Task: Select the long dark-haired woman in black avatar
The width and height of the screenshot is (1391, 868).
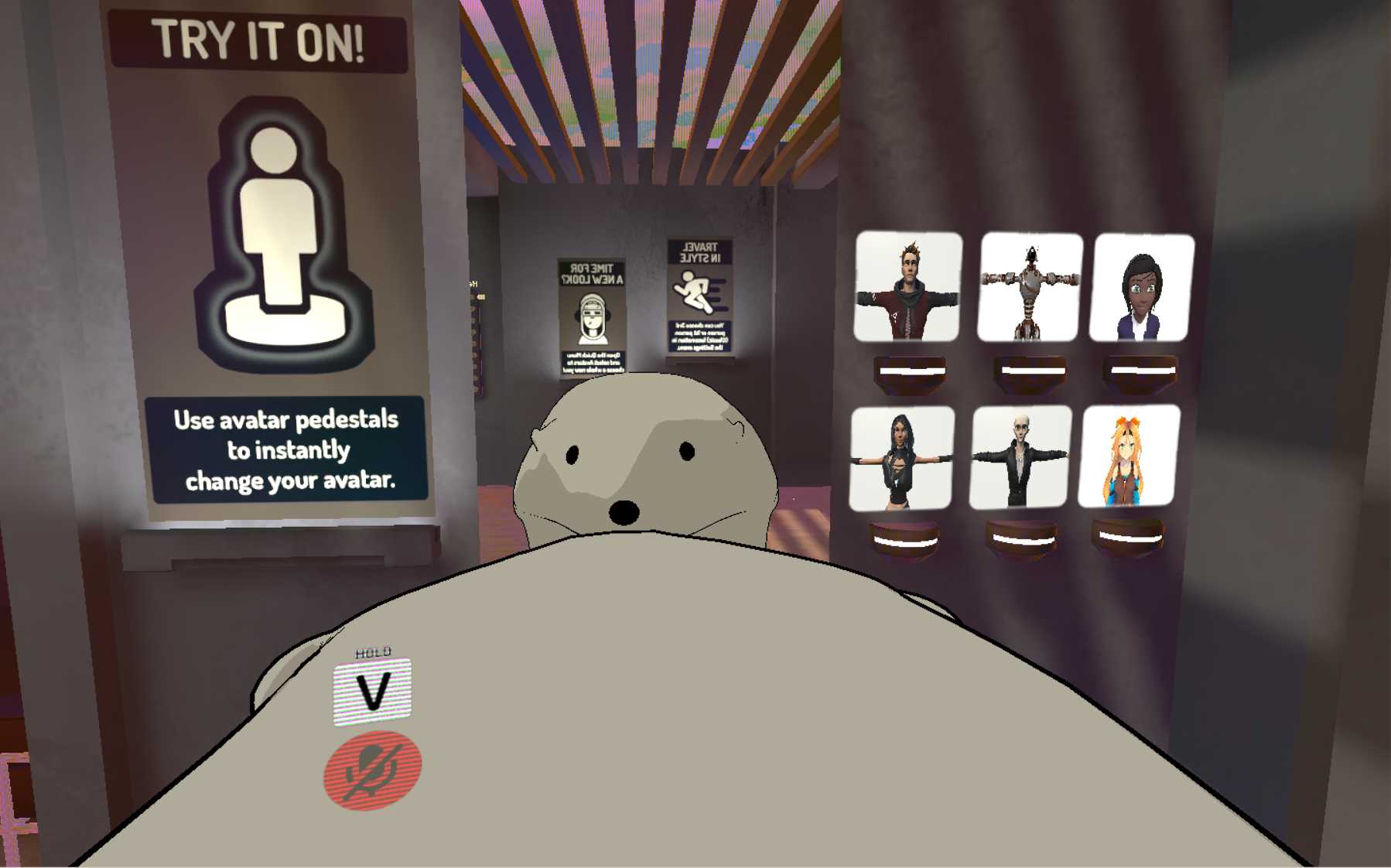Action: 901,459
